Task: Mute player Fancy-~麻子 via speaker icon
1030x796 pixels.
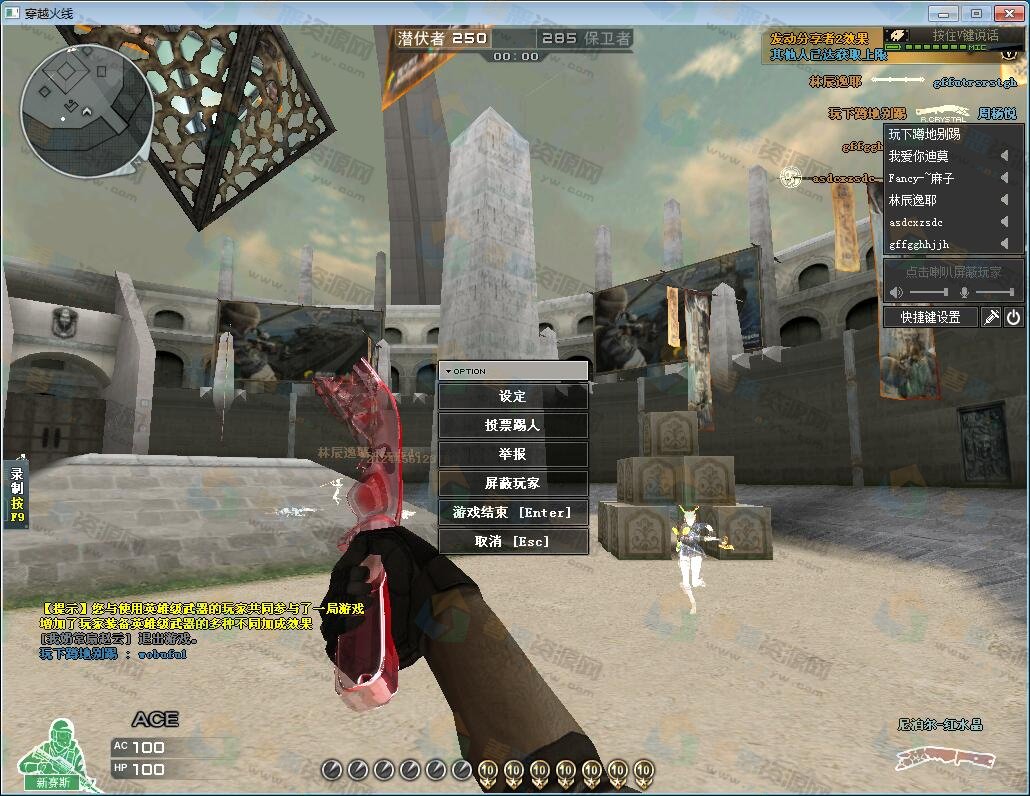Action: pyautogui.click(x=1004, y=178)
